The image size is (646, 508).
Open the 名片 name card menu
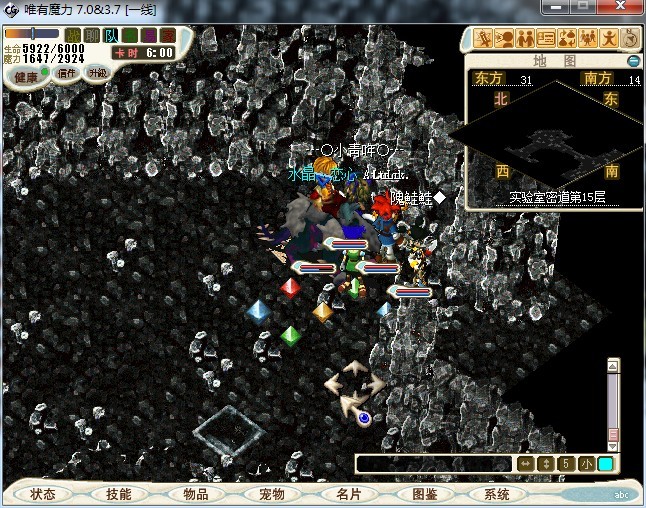coord(348,494)
